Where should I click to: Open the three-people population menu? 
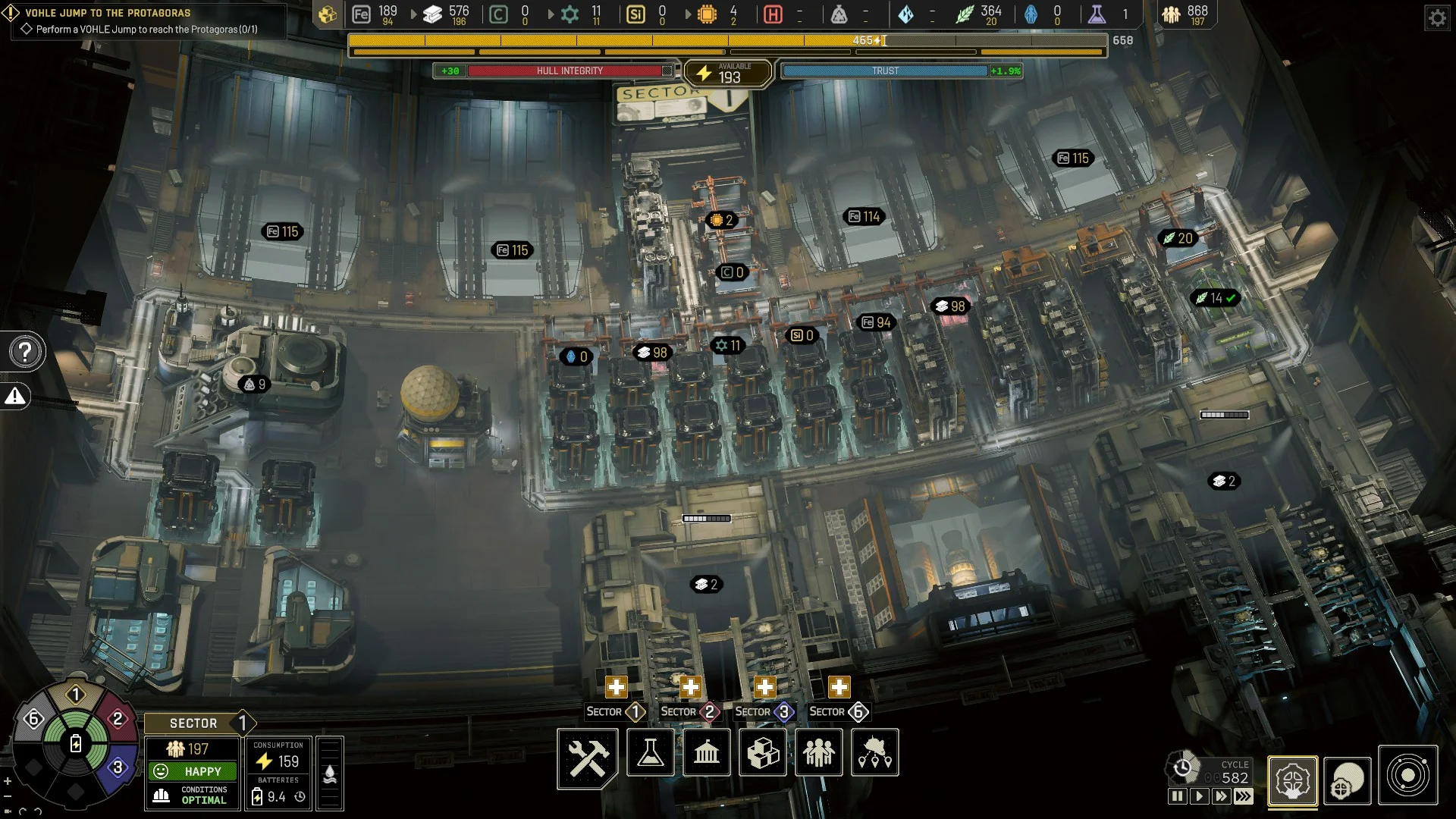click(819, 753)
